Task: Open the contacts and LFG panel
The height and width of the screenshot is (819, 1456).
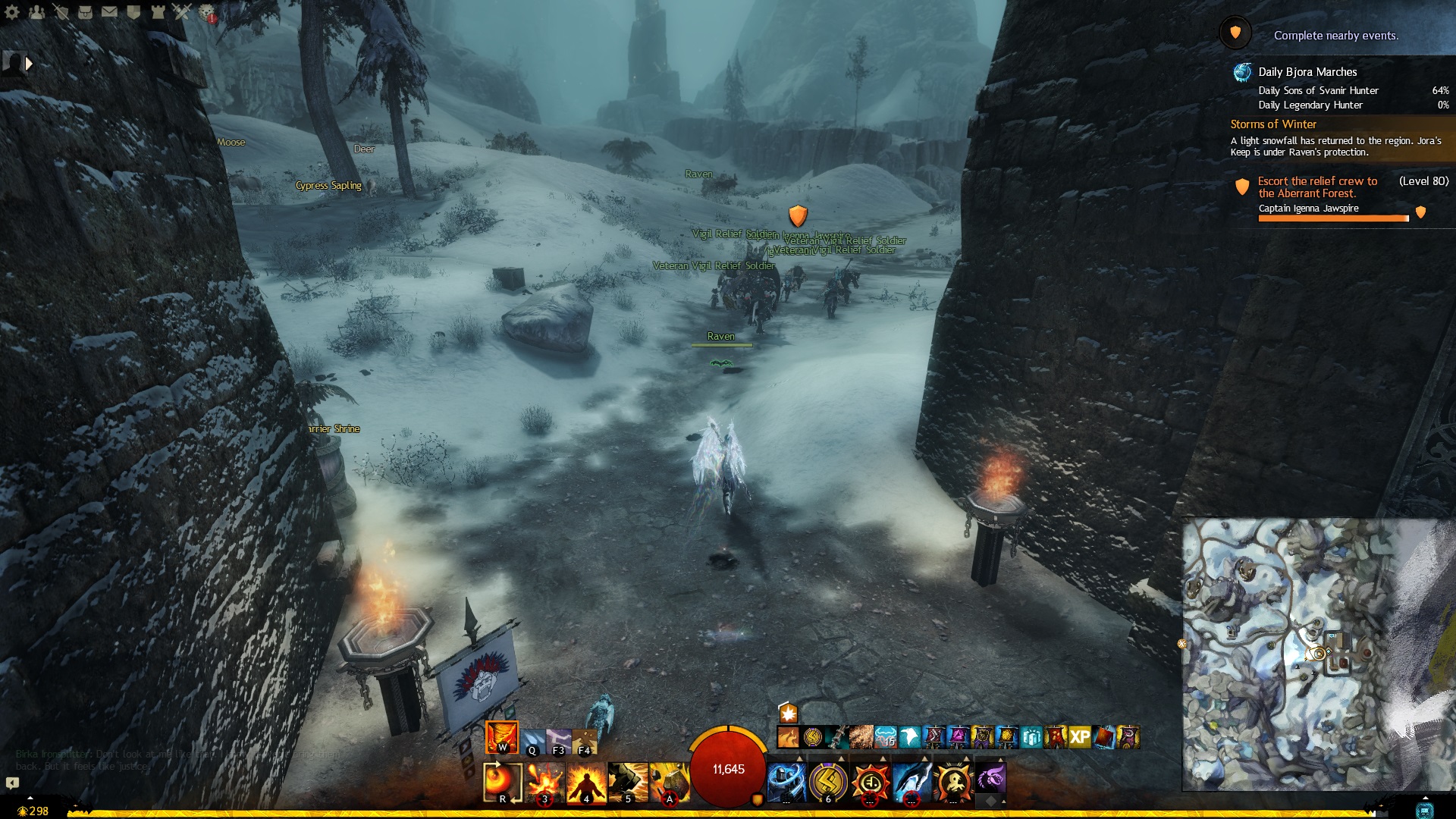Action: coord(36,12)
